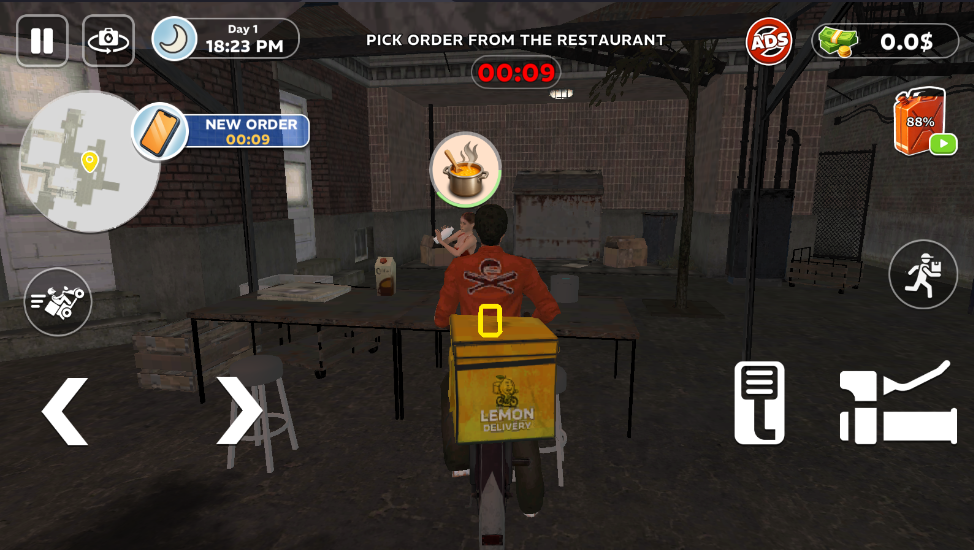
Task: Steer left with the left arrow
Action: point(65,410)
